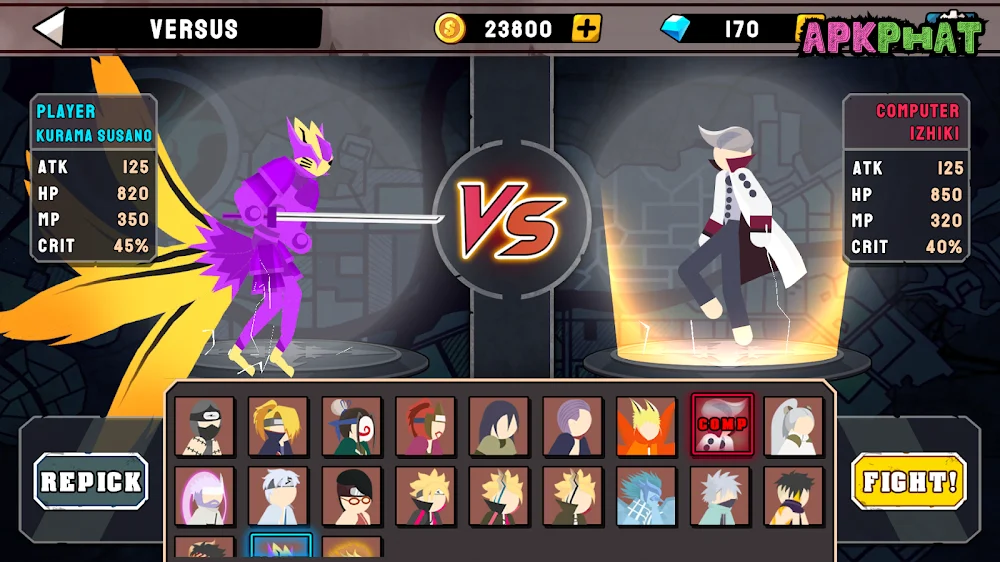Viewport: 1000px width, 562px height.
Task: Choose the purple-haired fighter portrait
Action: pyautogui.click(x=573, y=427)
